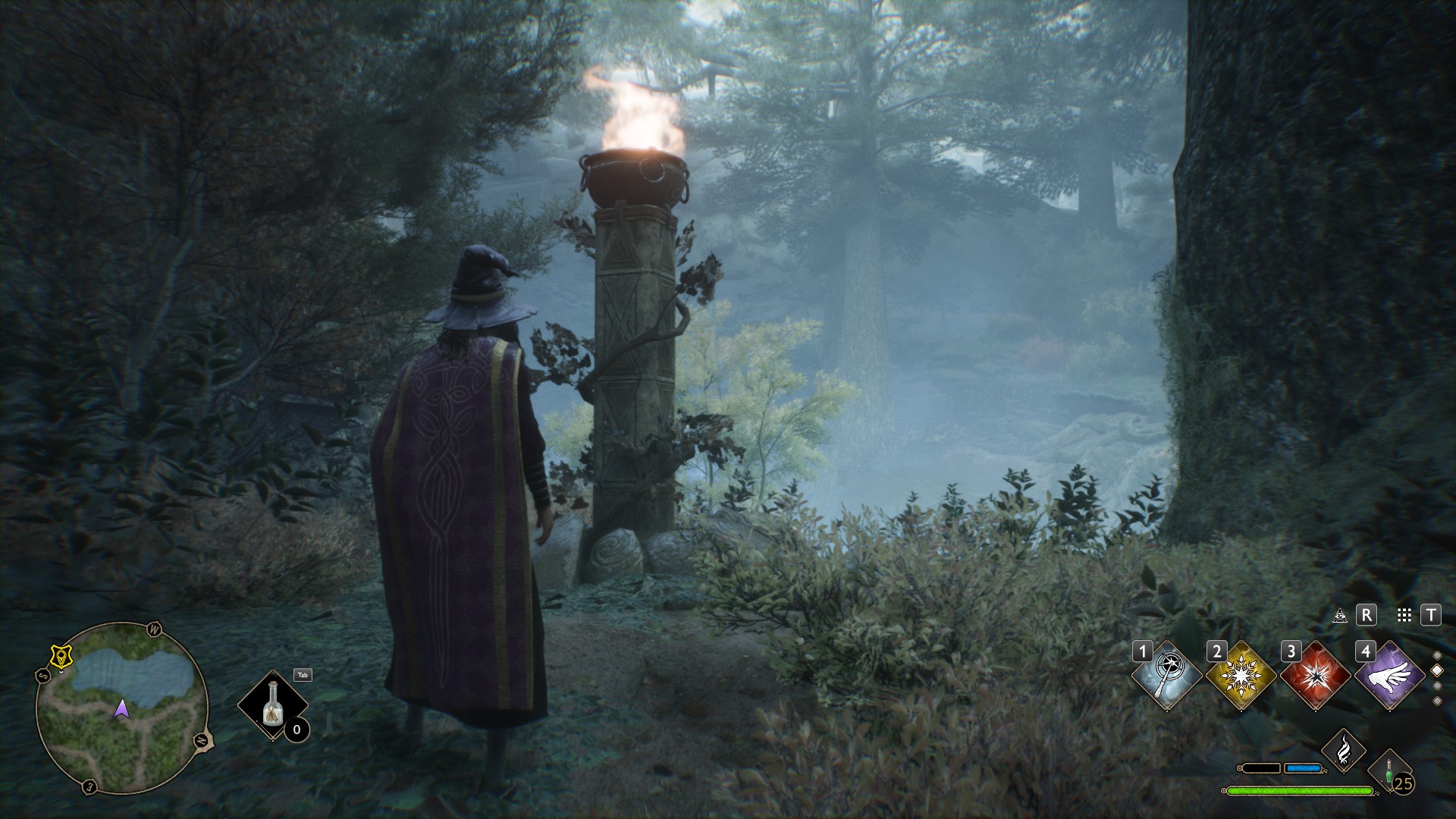Select the golden spell in slot 2
Image resolution: width=1456 pixels, height=819 pixels.
click(1241, 675)
